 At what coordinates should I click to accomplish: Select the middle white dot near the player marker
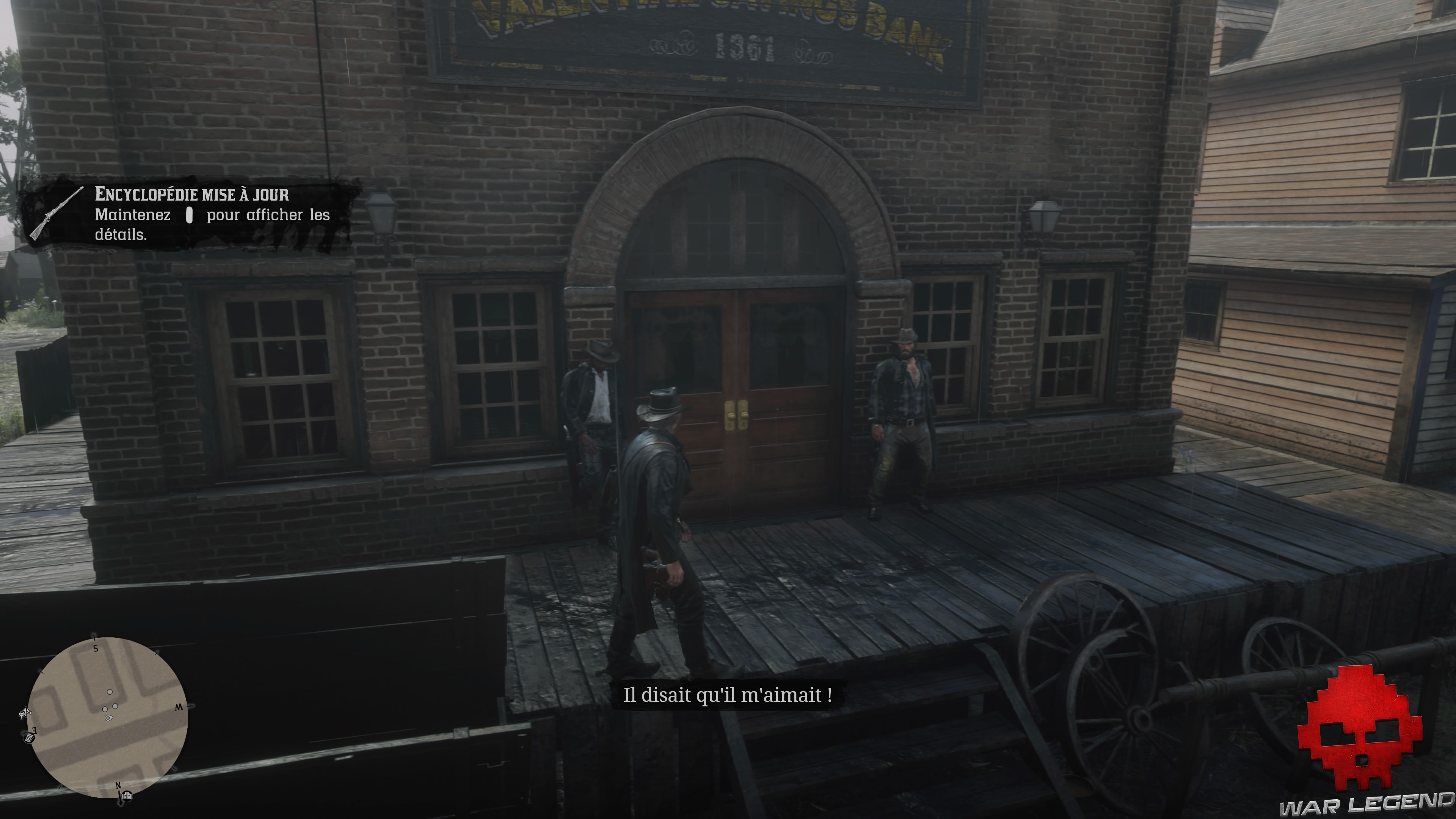tap(115, 706)
